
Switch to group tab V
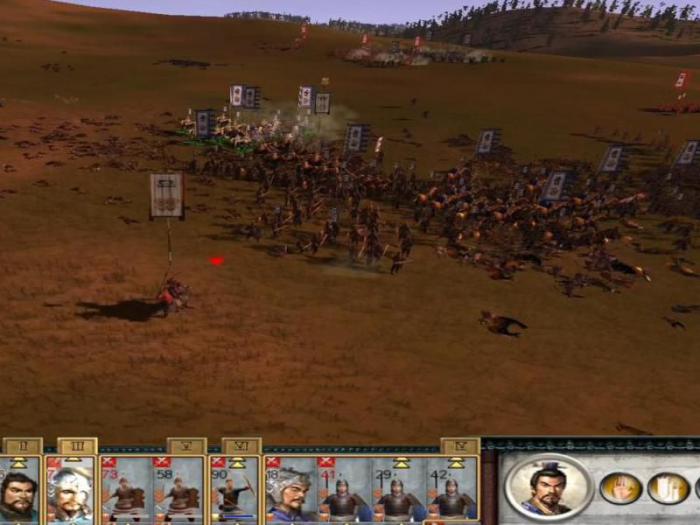pyautogui.click(x=186, y=446)
